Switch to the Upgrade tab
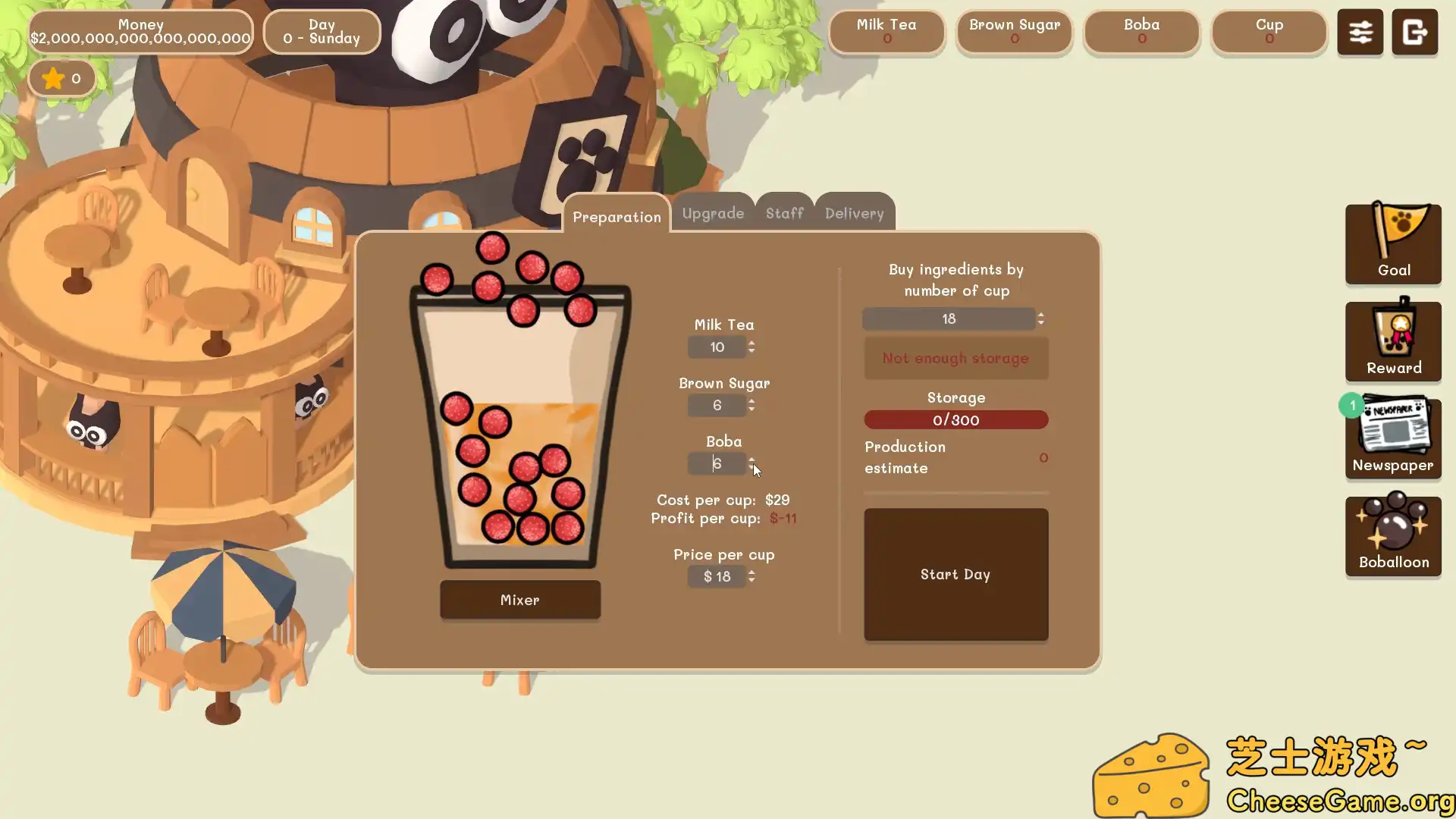The width and height of the screenshot is (1456, 819). (712, 213)
